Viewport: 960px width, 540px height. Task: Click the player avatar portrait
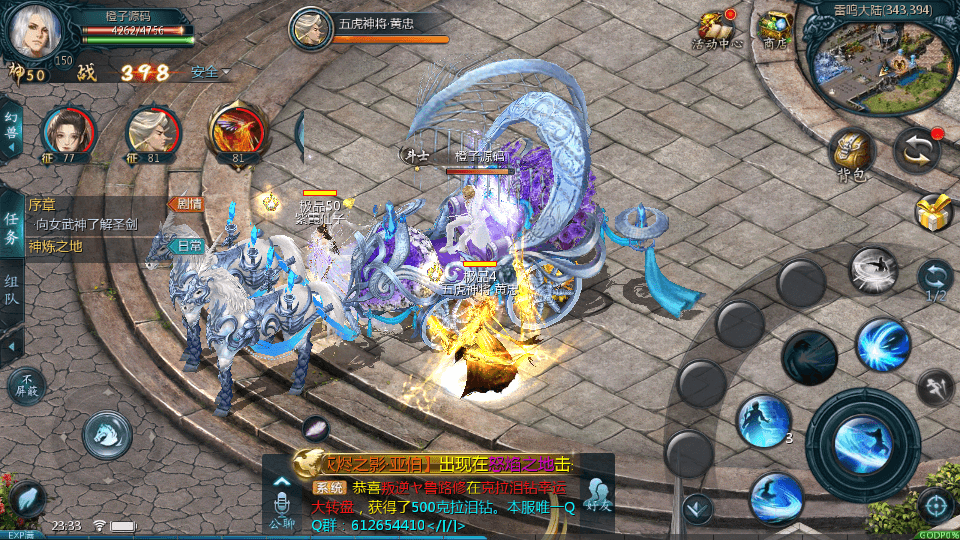pyautogui.click(x=34, y=32)
